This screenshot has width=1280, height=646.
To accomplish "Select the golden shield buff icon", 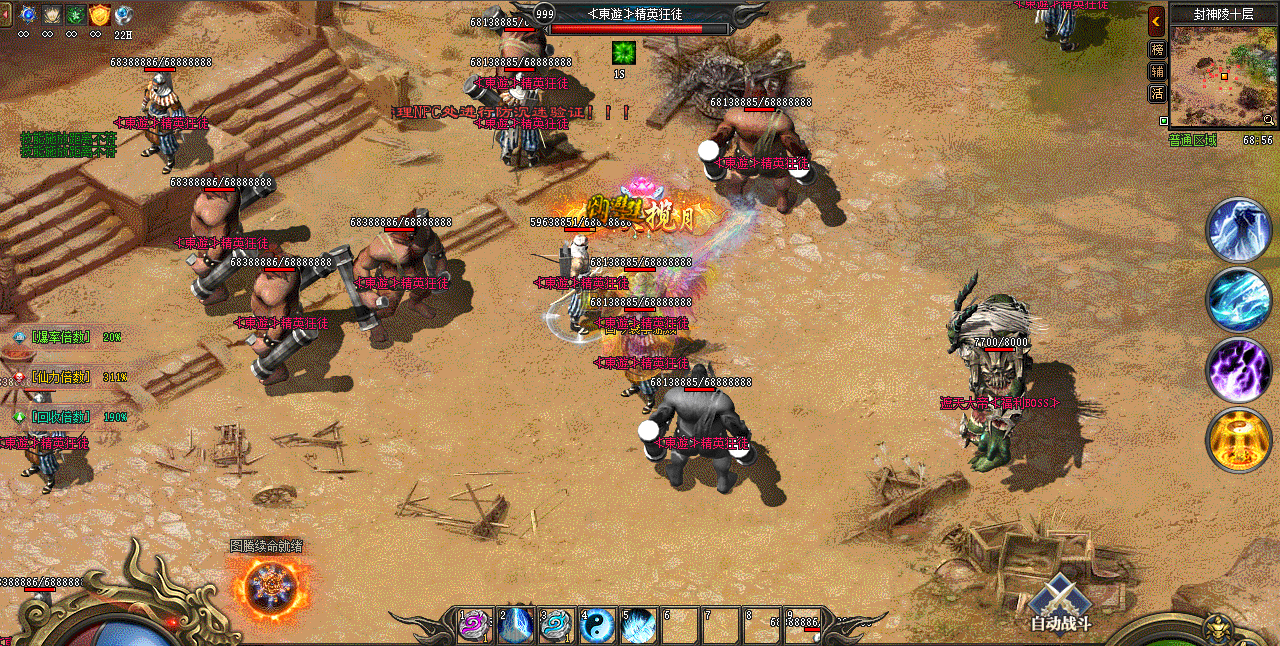I will (100, 15).
